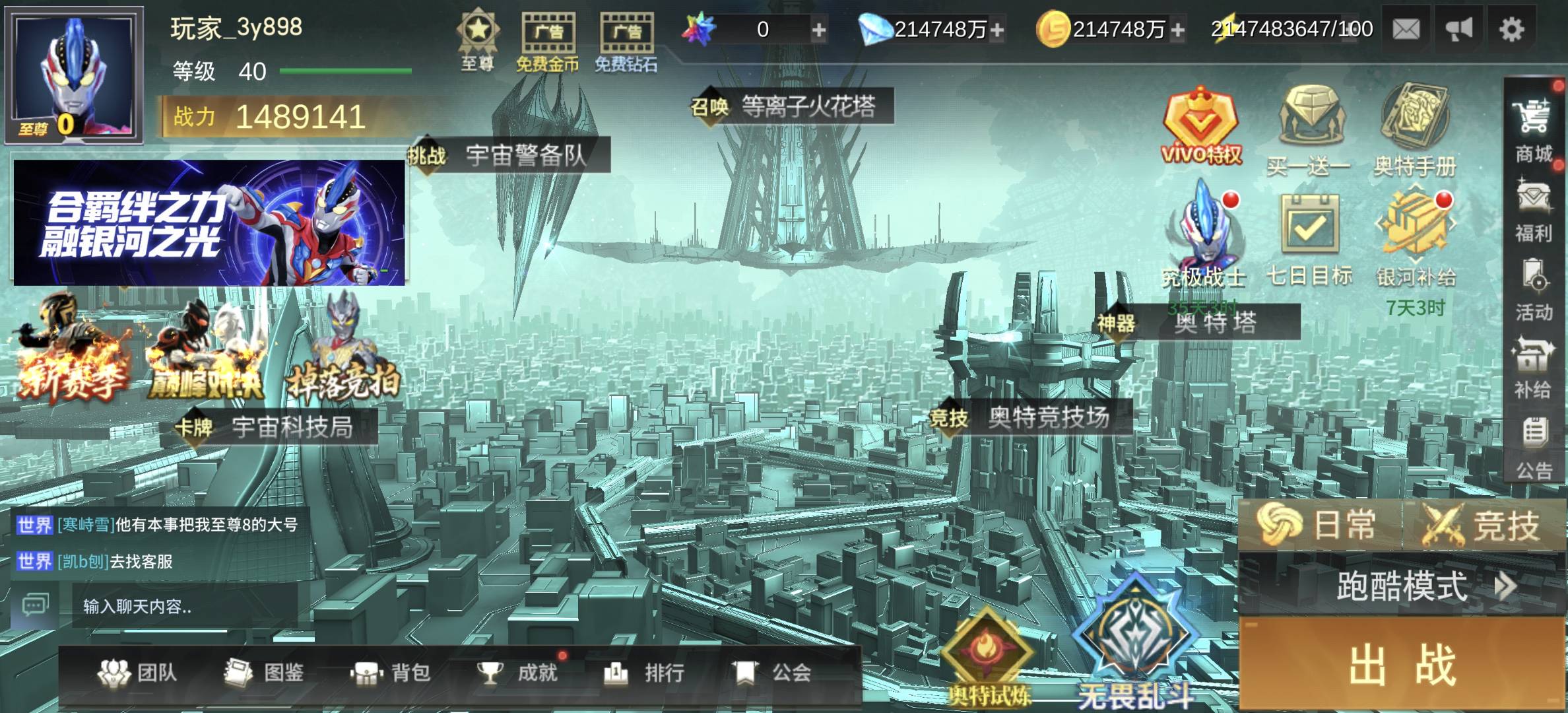View 成就 achievements

519,673
